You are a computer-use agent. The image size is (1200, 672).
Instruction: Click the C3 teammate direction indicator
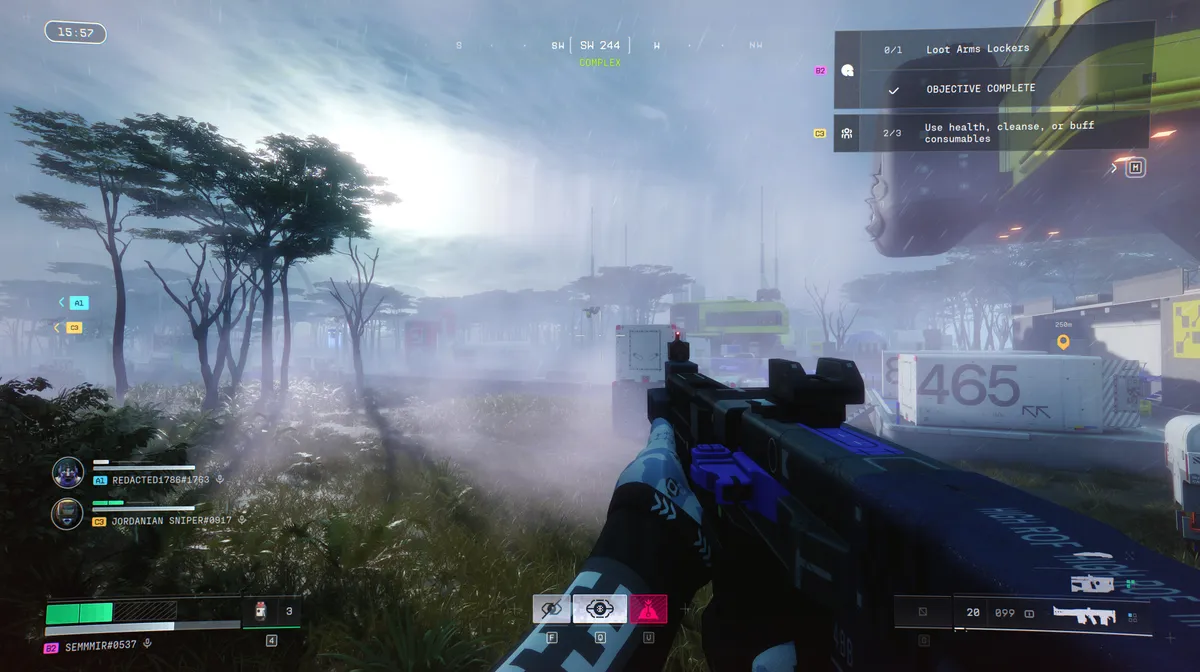click(70, 327)
